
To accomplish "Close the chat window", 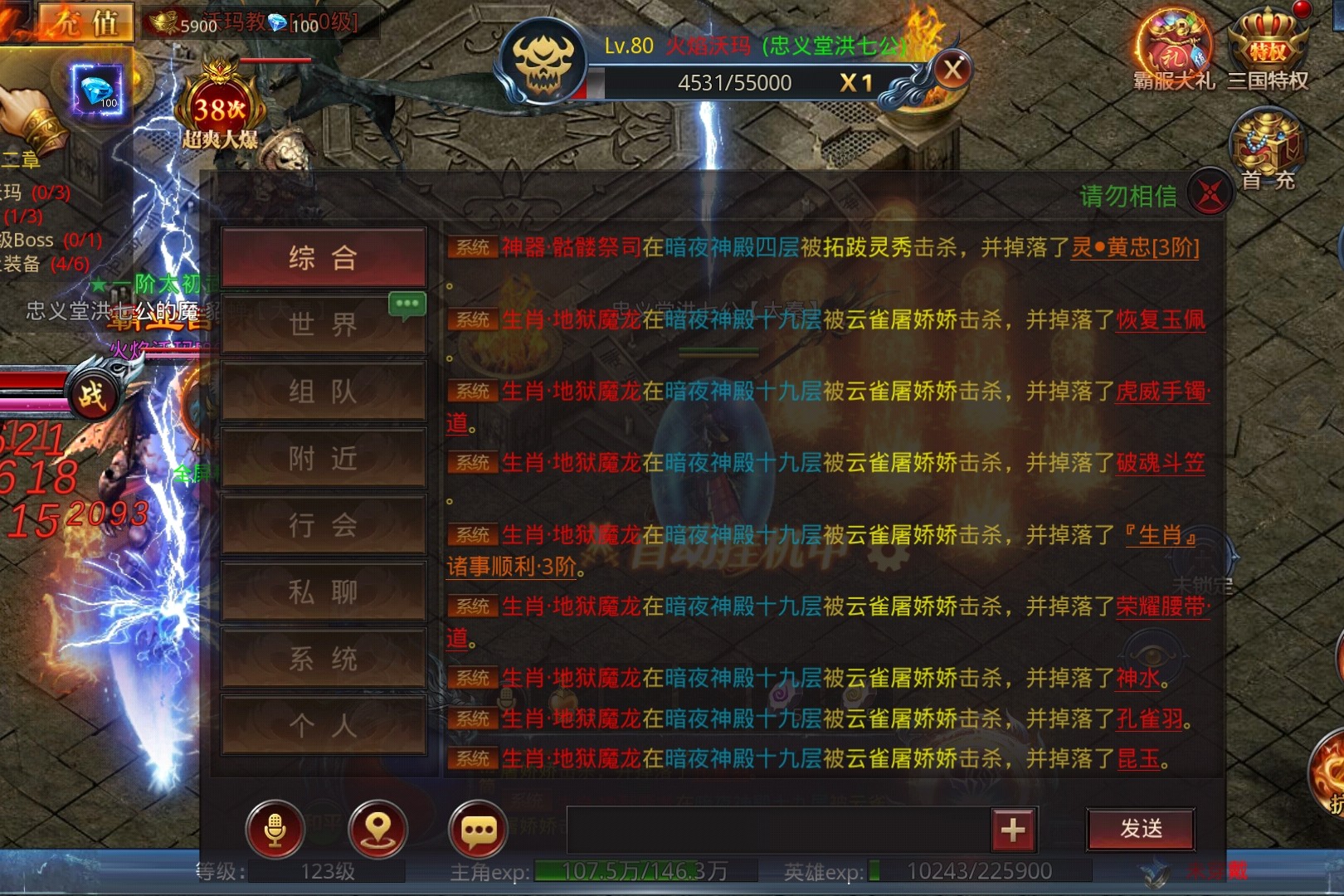I will click(x=1210, y=194).
